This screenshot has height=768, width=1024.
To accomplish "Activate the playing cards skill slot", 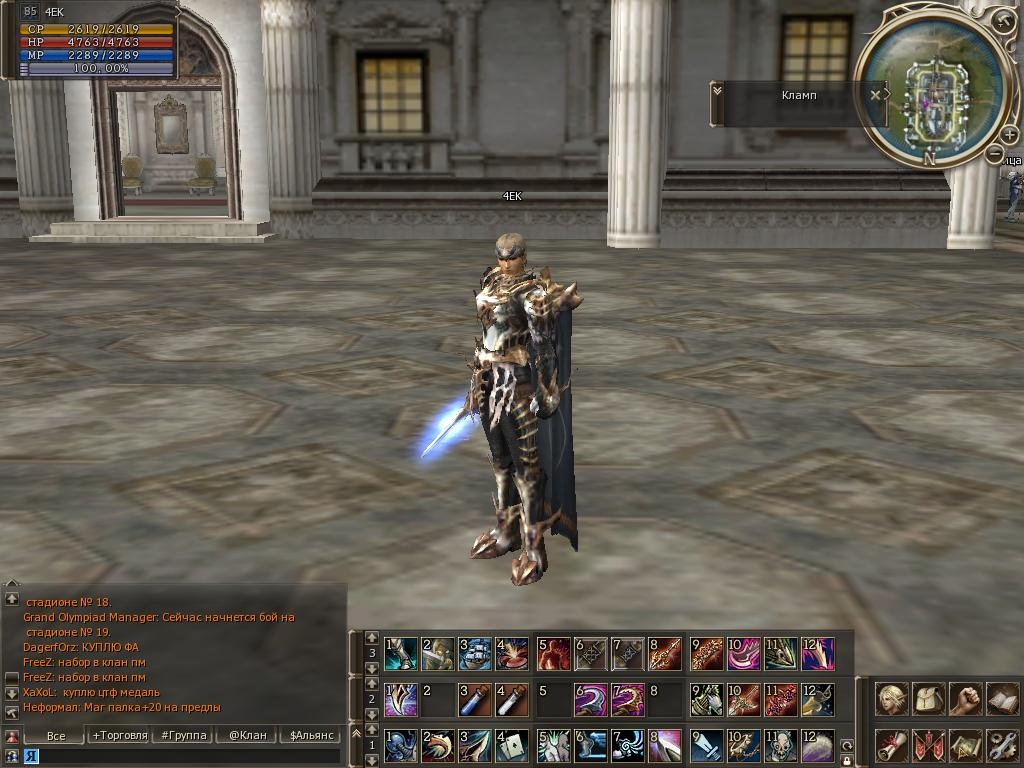I will coord(512,745).
